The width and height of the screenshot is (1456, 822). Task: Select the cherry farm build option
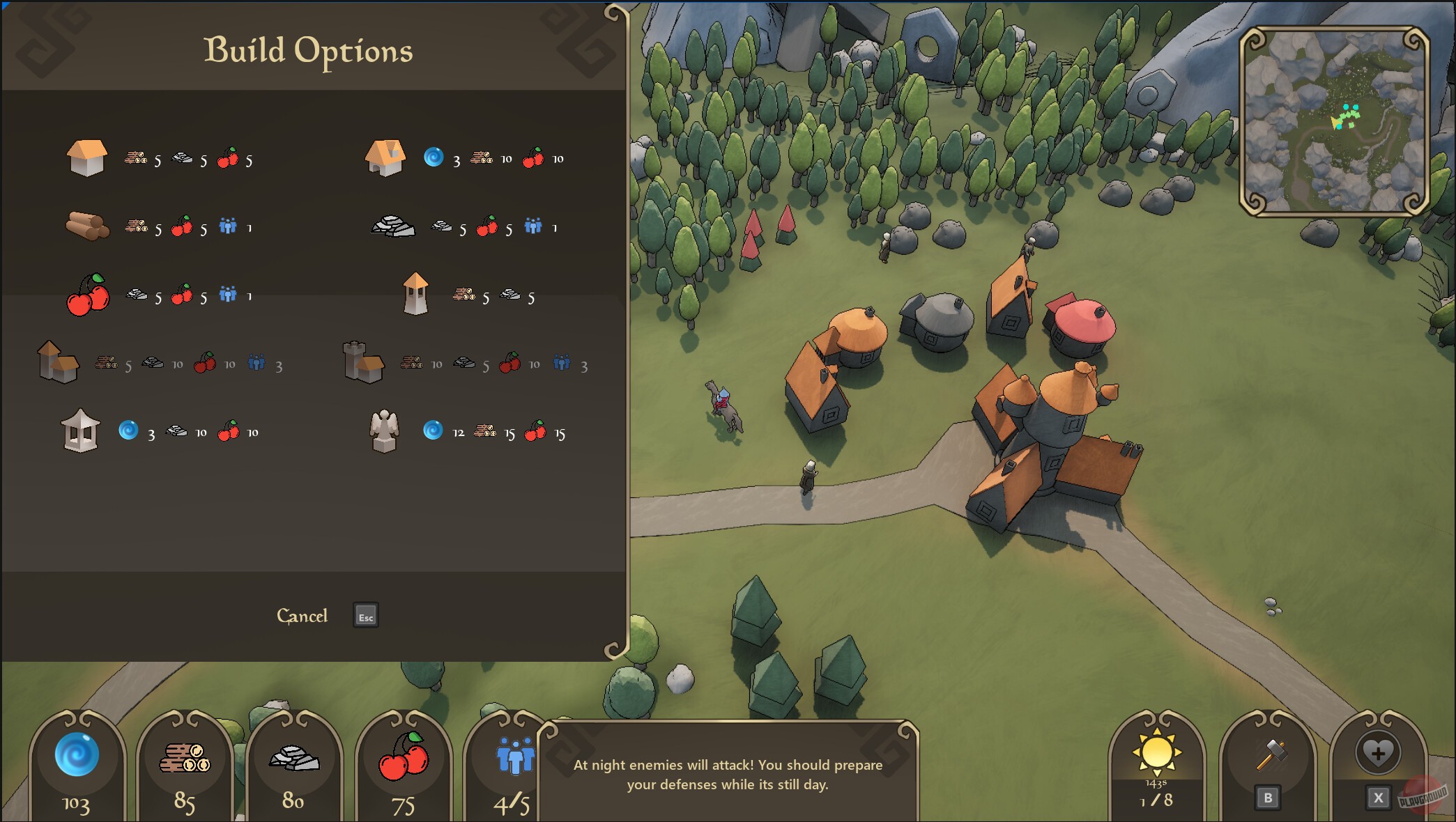(x=87, y=295)
